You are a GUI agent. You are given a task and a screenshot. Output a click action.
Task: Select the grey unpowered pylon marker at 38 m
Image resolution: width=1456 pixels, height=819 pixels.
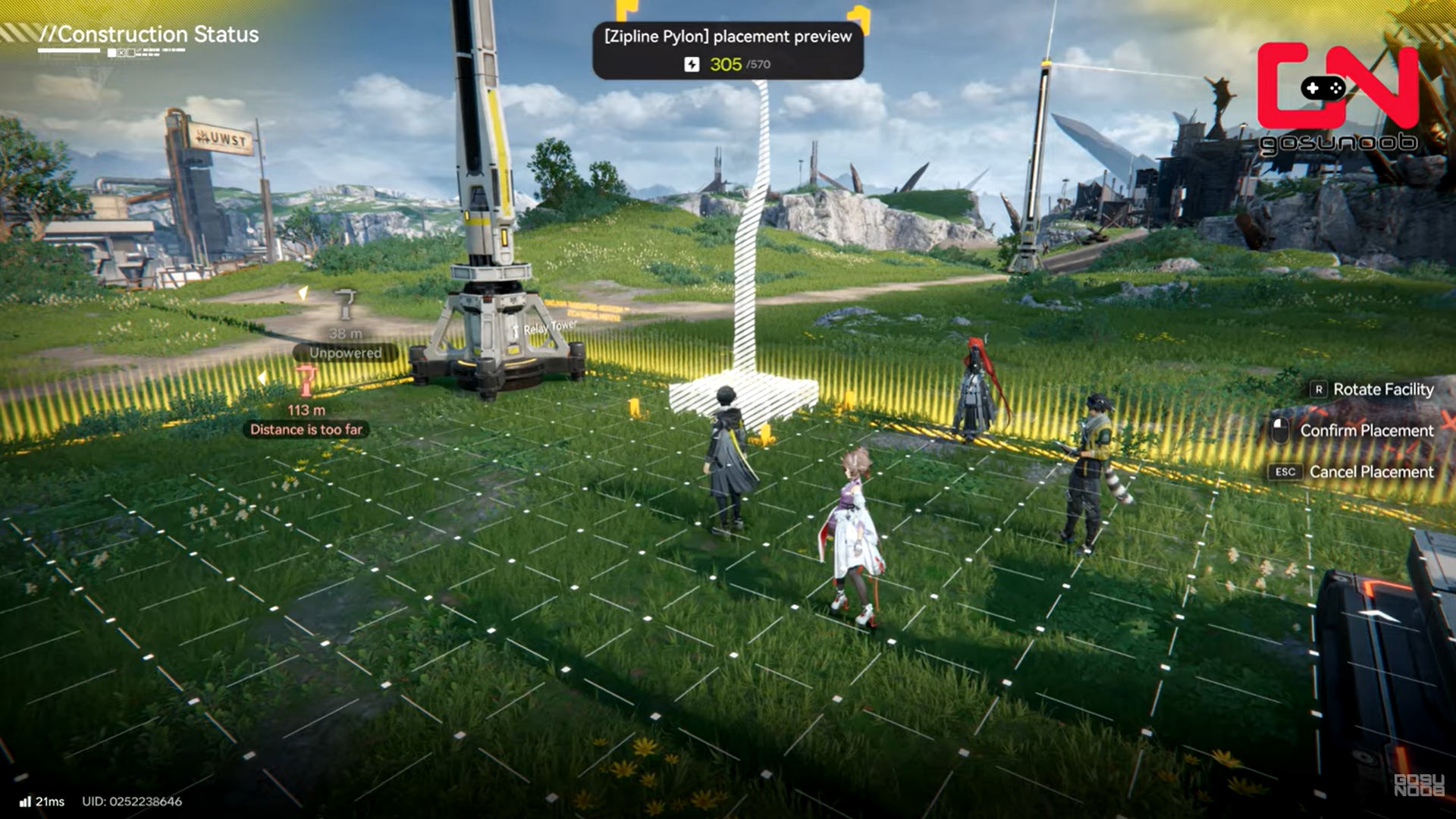(x=346, y=304)
